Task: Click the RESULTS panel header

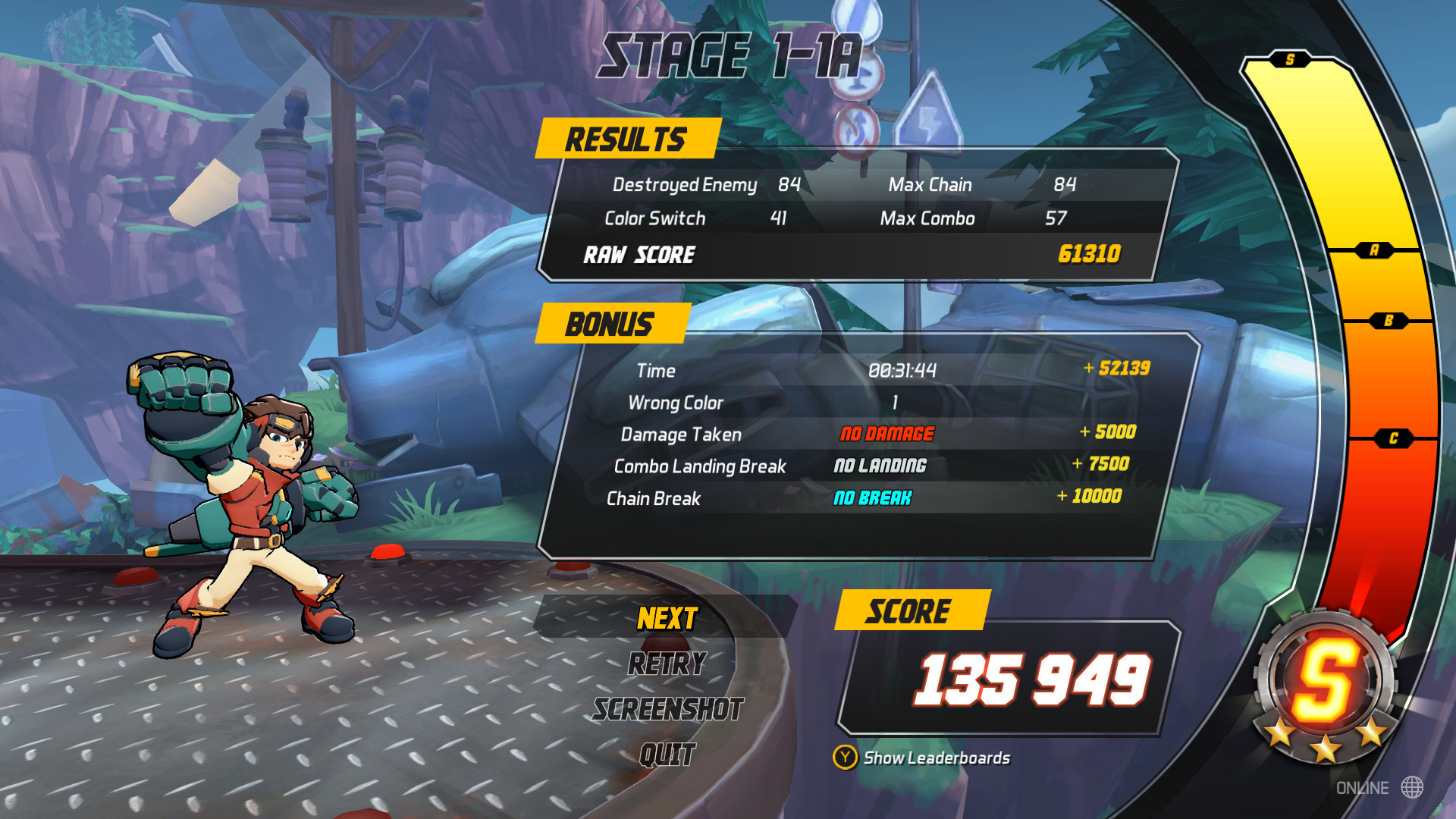Action: 627,137
